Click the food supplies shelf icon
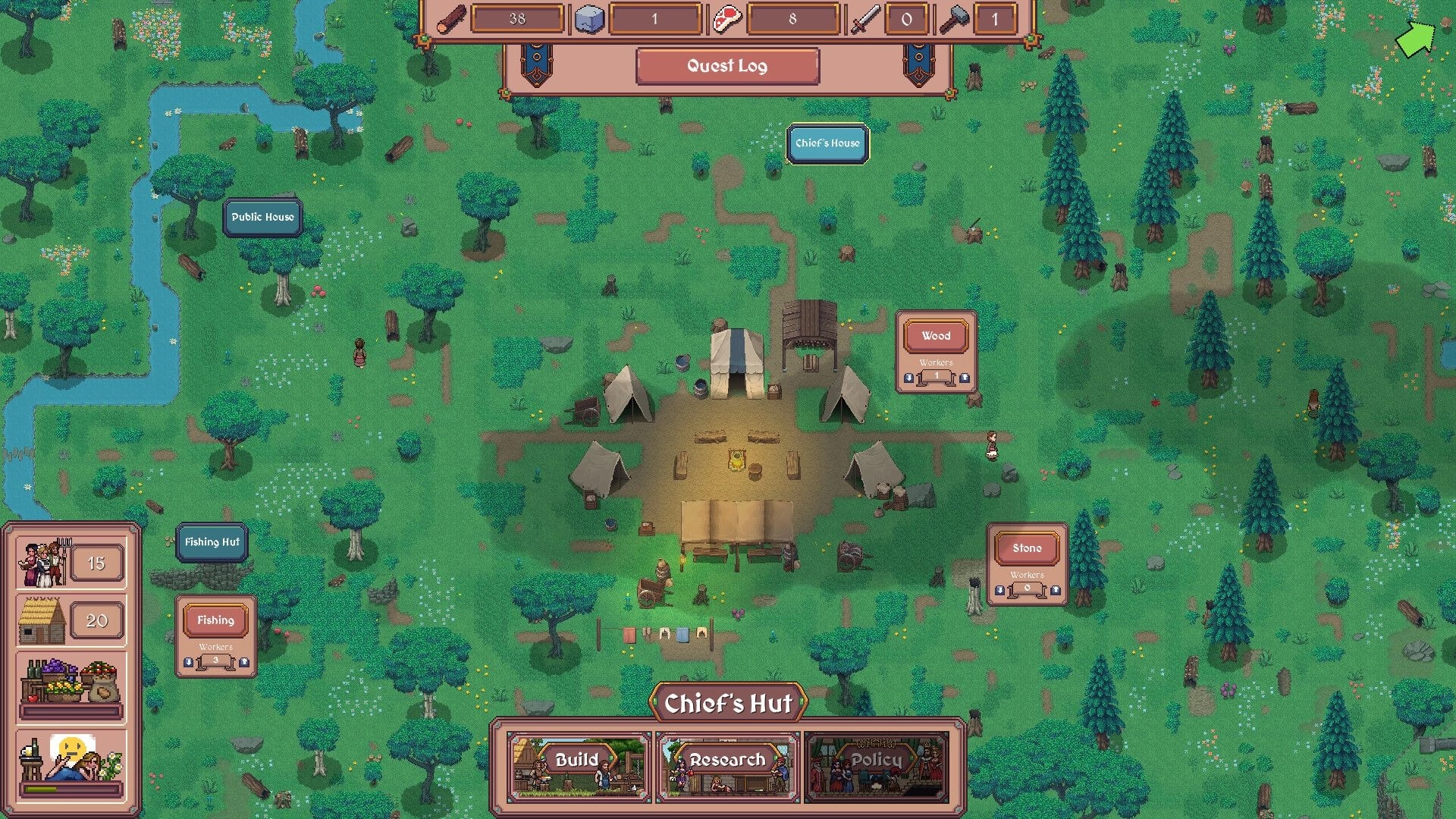Viewport: 1456px width, 819px height. coord(67,681)
